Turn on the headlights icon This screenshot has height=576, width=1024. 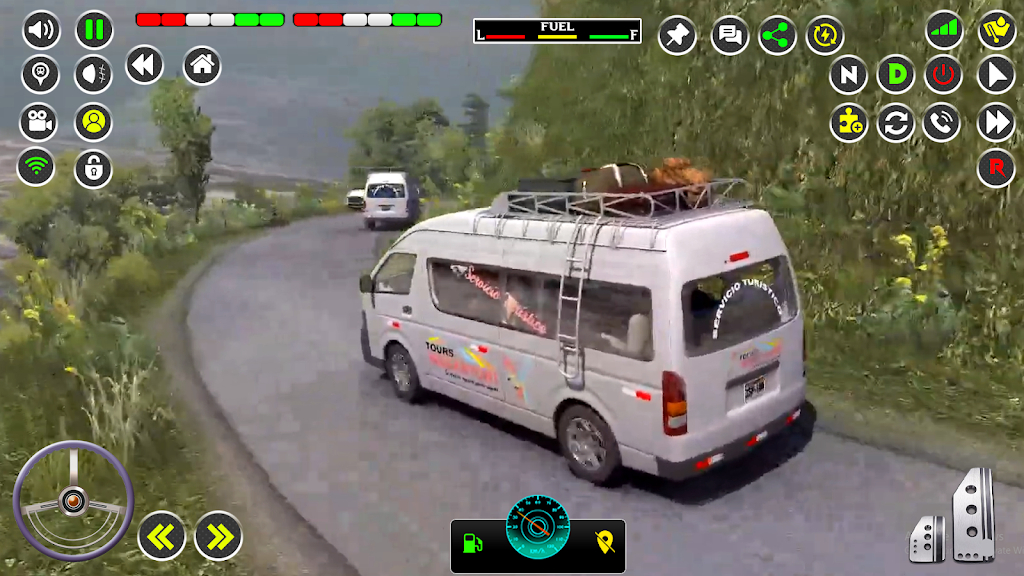(94, 74)
